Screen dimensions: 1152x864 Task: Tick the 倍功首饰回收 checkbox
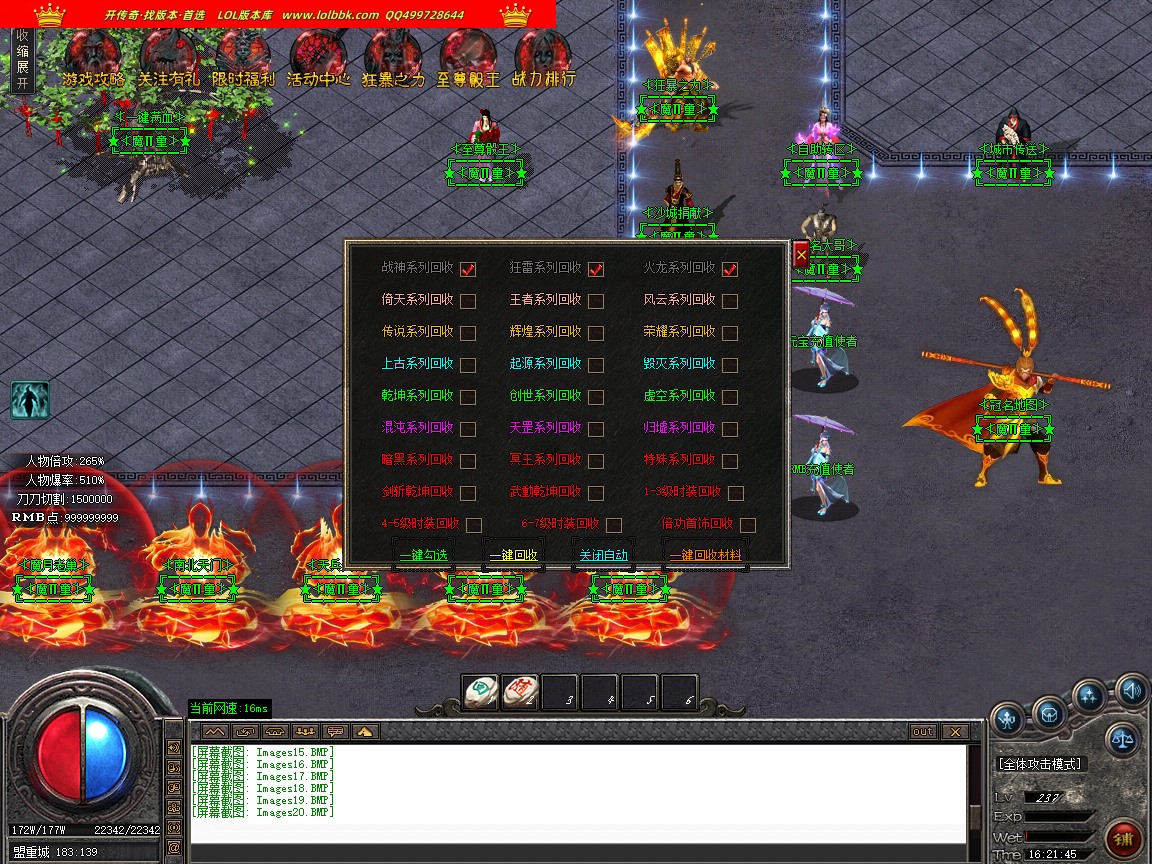(748, 525)
